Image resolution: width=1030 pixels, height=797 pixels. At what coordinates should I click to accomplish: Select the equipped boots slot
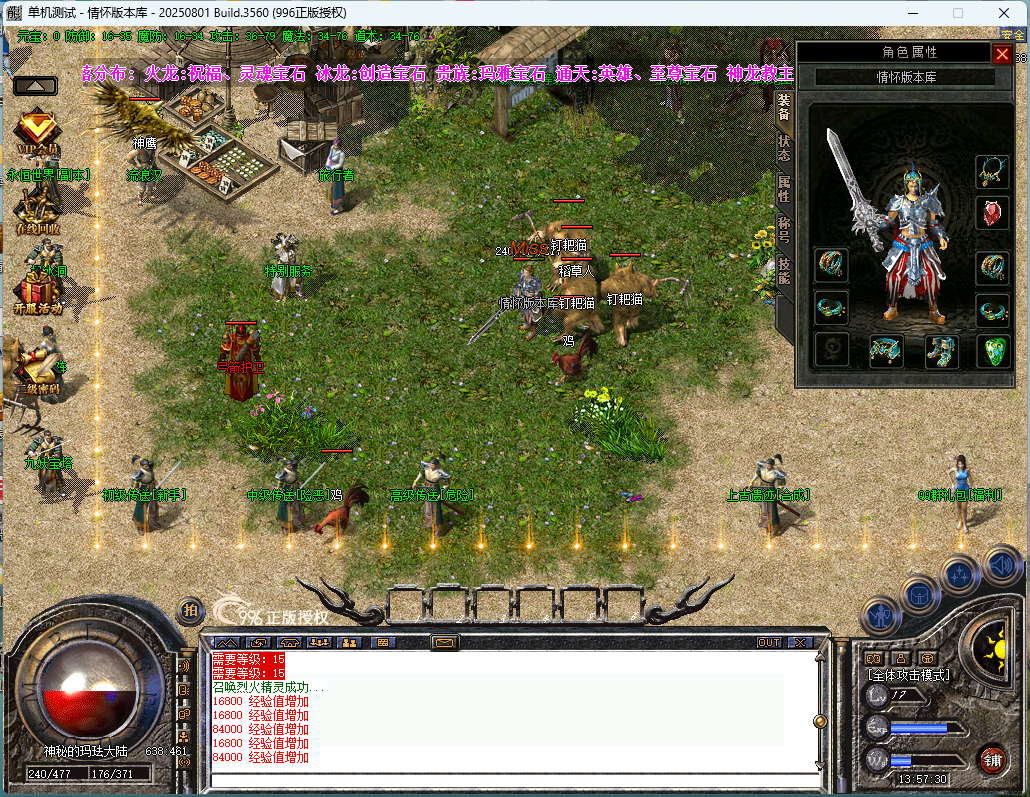(940, 351)
